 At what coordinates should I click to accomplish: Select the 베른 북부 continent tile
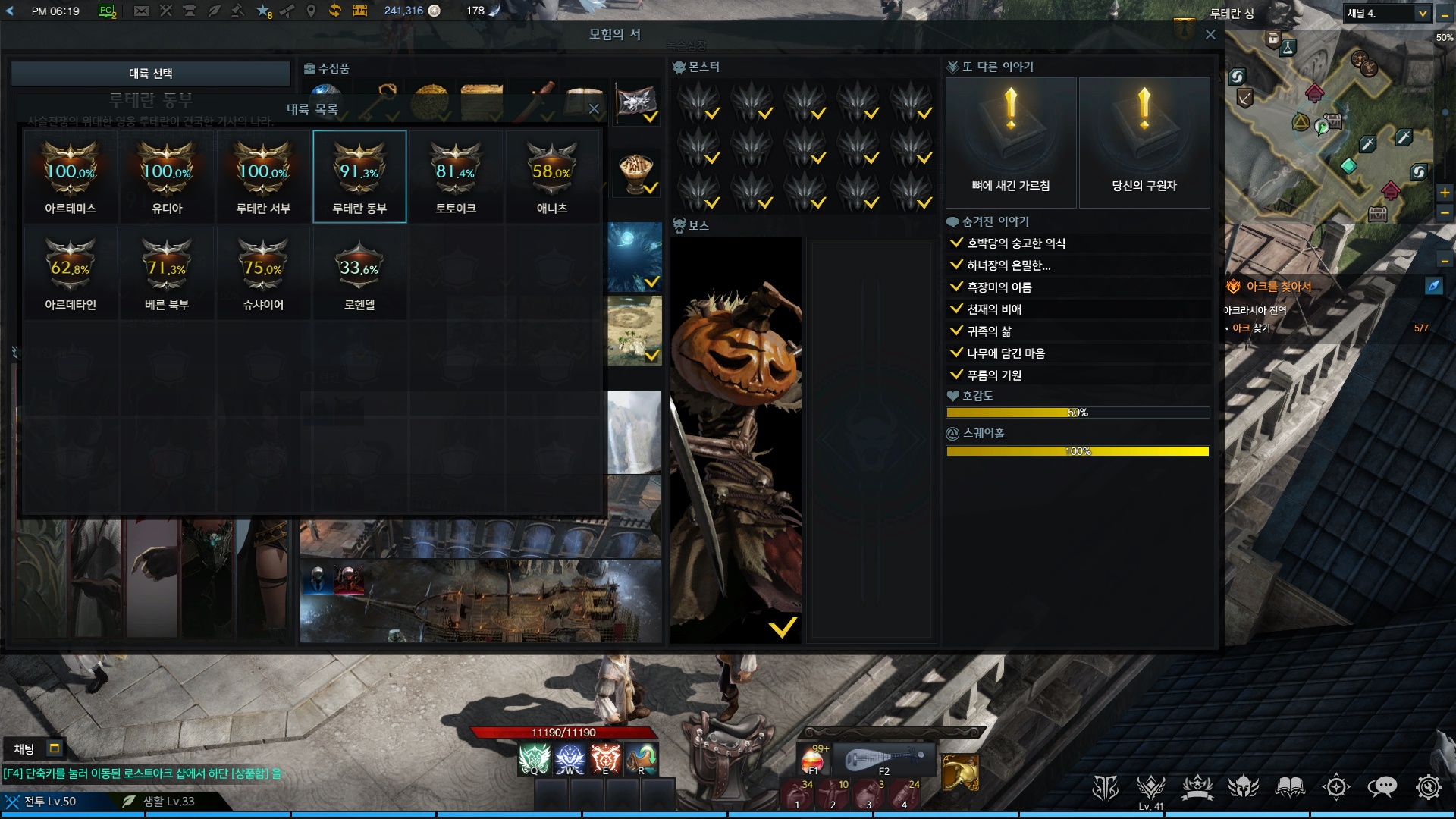click(x=167, y=273)
